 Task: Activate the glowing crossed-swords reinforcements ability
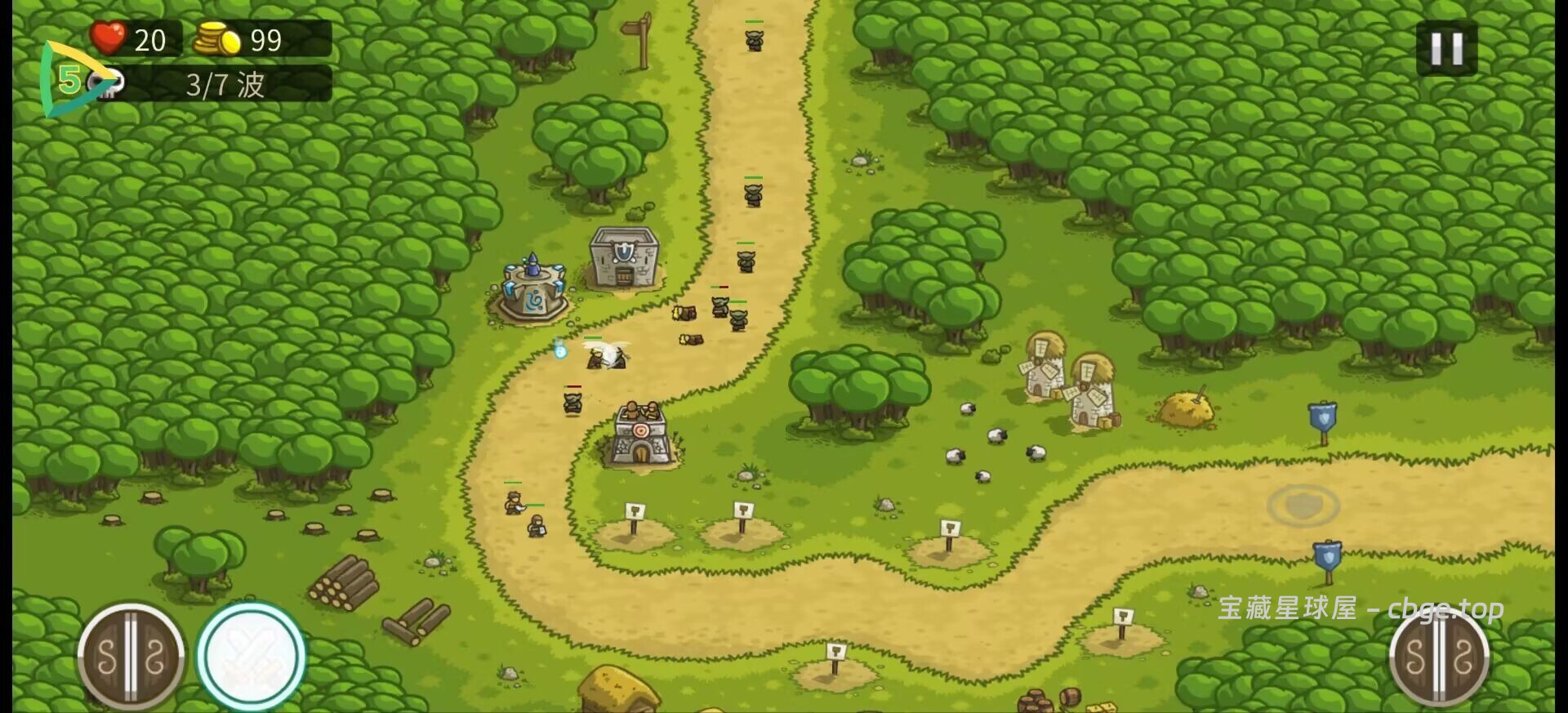252,656
